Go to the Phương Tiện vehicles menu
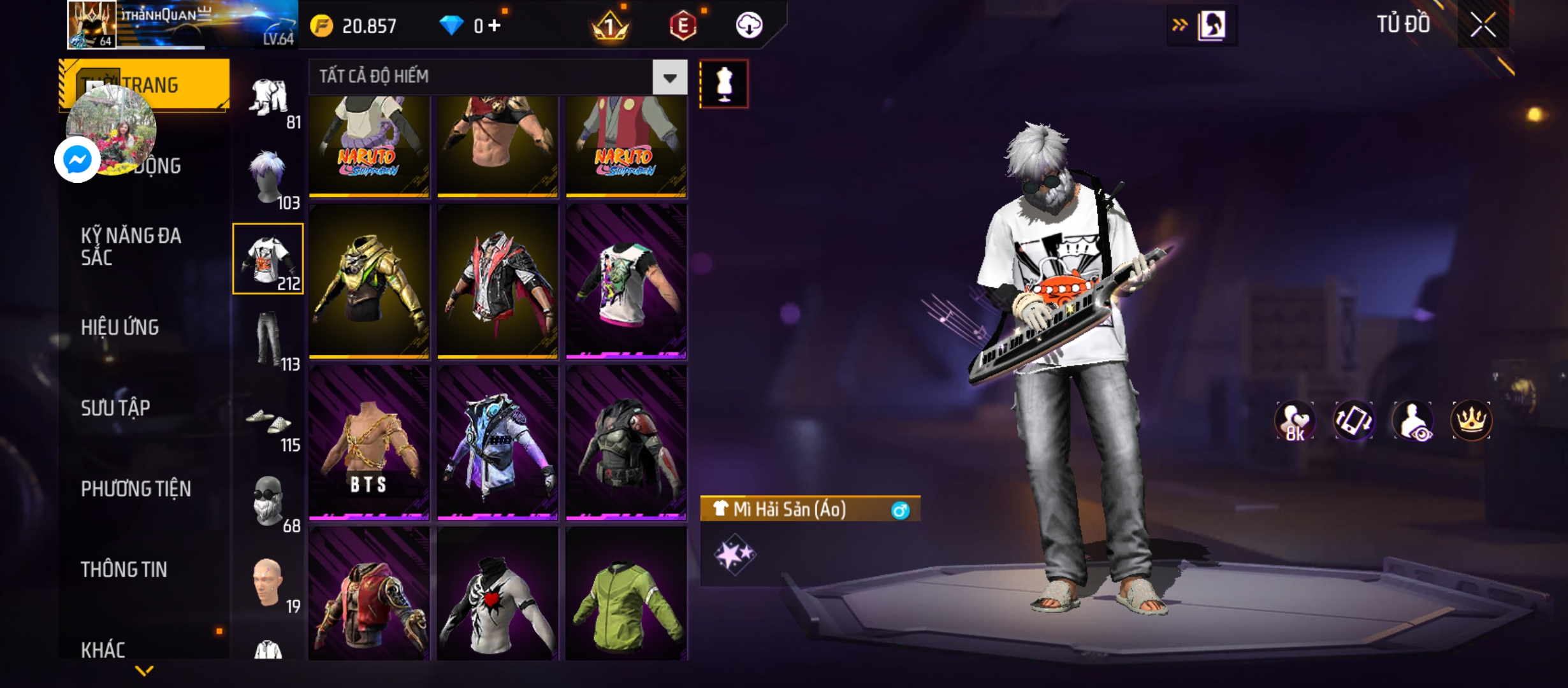 [x=136, y=489]
